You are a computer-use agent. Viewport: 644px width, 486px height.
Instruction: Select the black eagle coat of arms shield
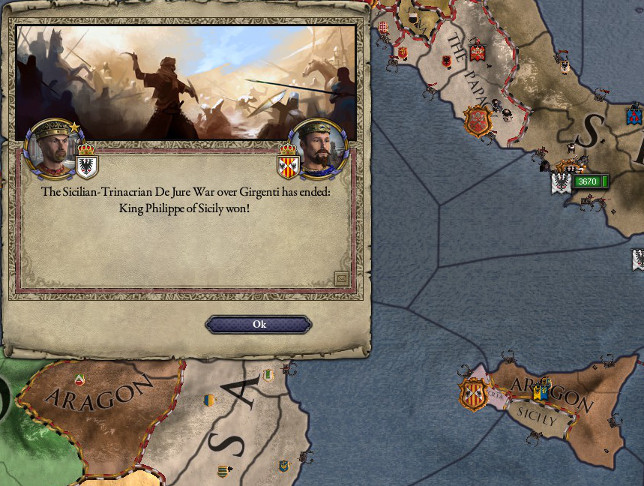(87, 165)
